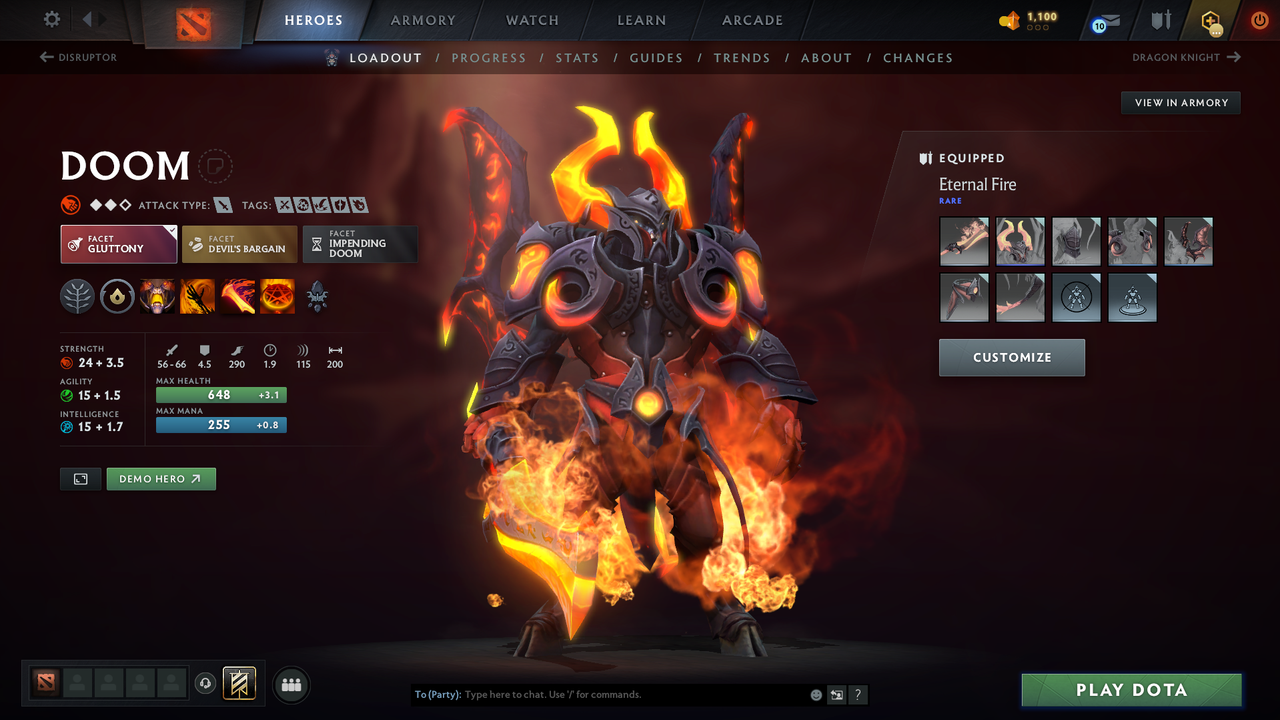The image size is (1280, 720).
Task: Open the Doom ultimate ability icon
Action: click(277, 296)
